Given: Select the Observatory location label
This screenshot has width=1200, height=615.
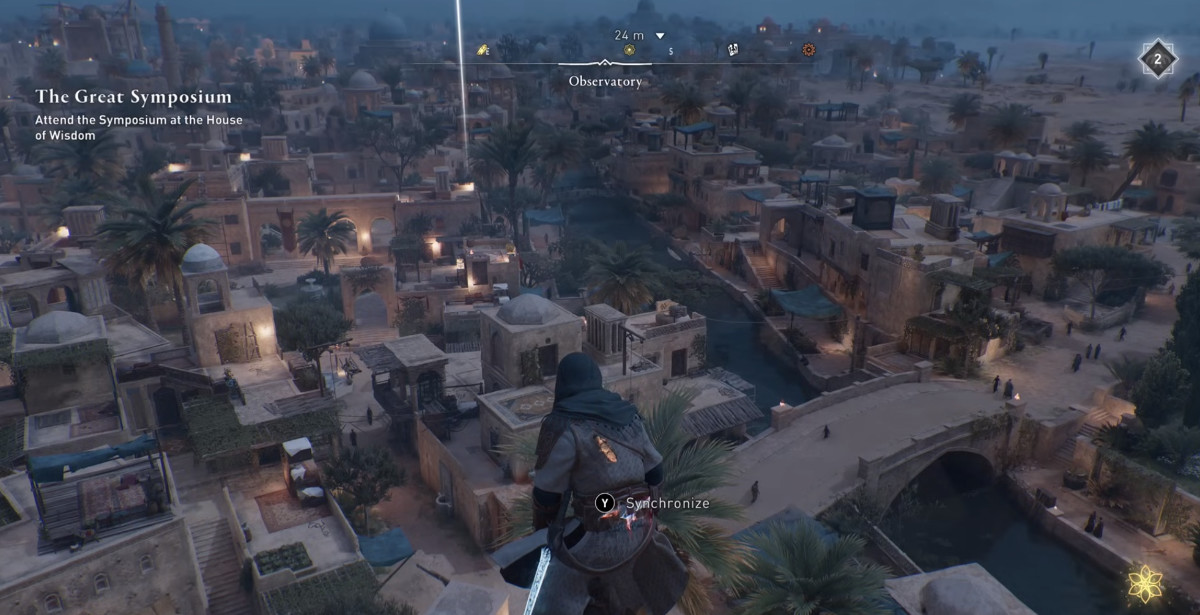Looking at the screenshot, I should click(x=605, y=81).
